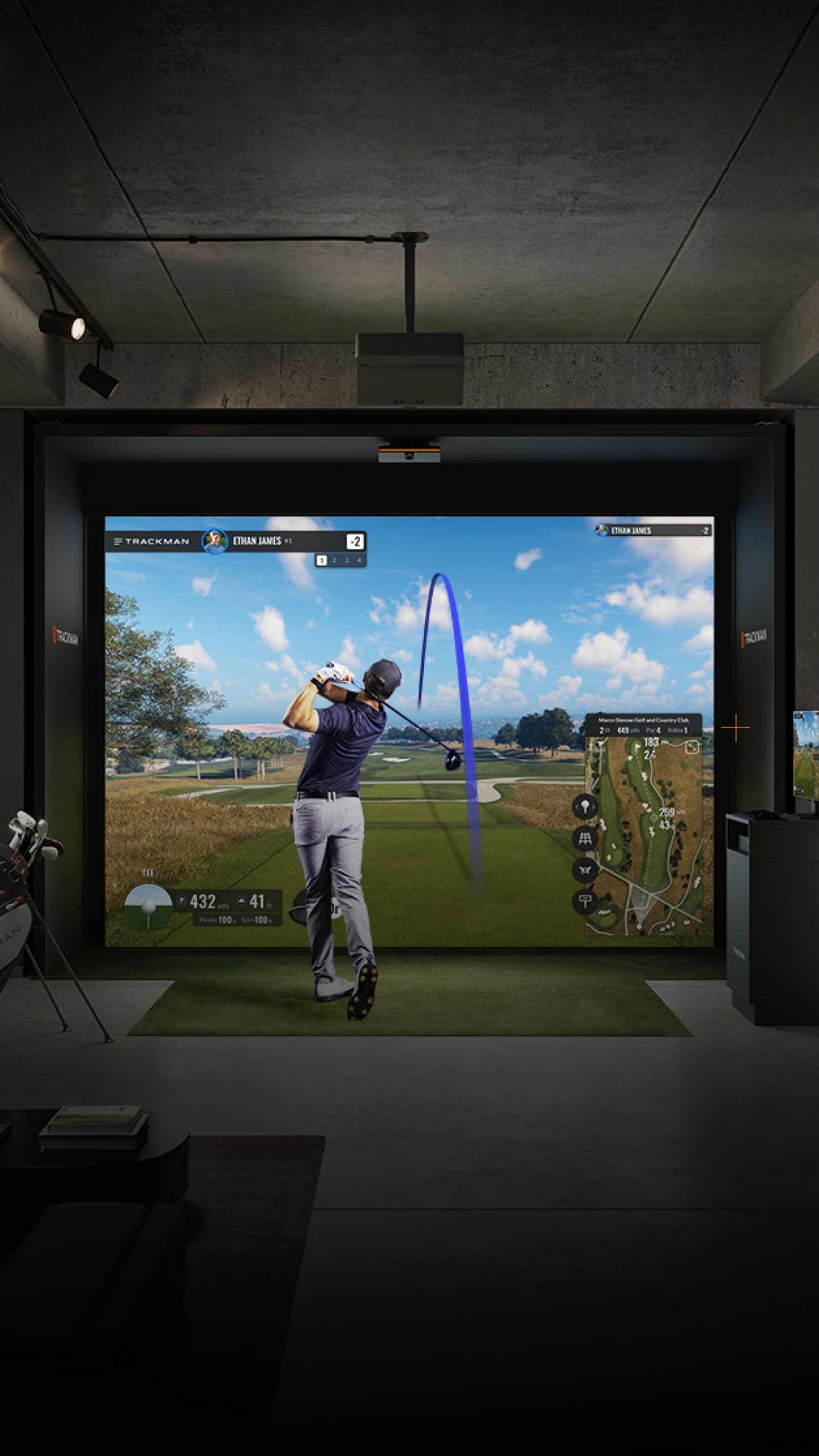
Task: Cycle tee selection using the right arrow
Action: [593, 808]
